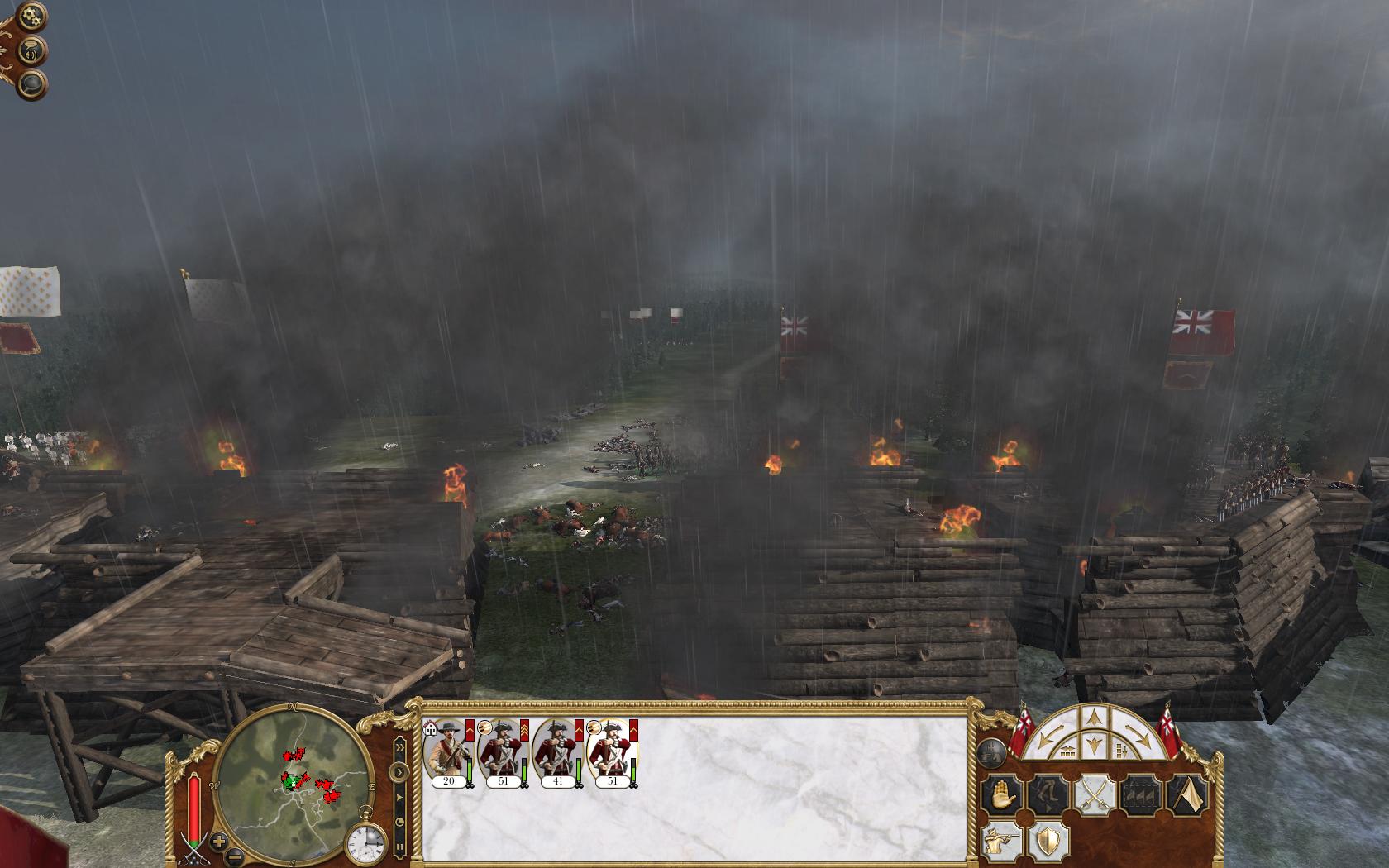1389x868 pixels.
Task: Move units forward with up arrow
Action: coord(1095,718)
